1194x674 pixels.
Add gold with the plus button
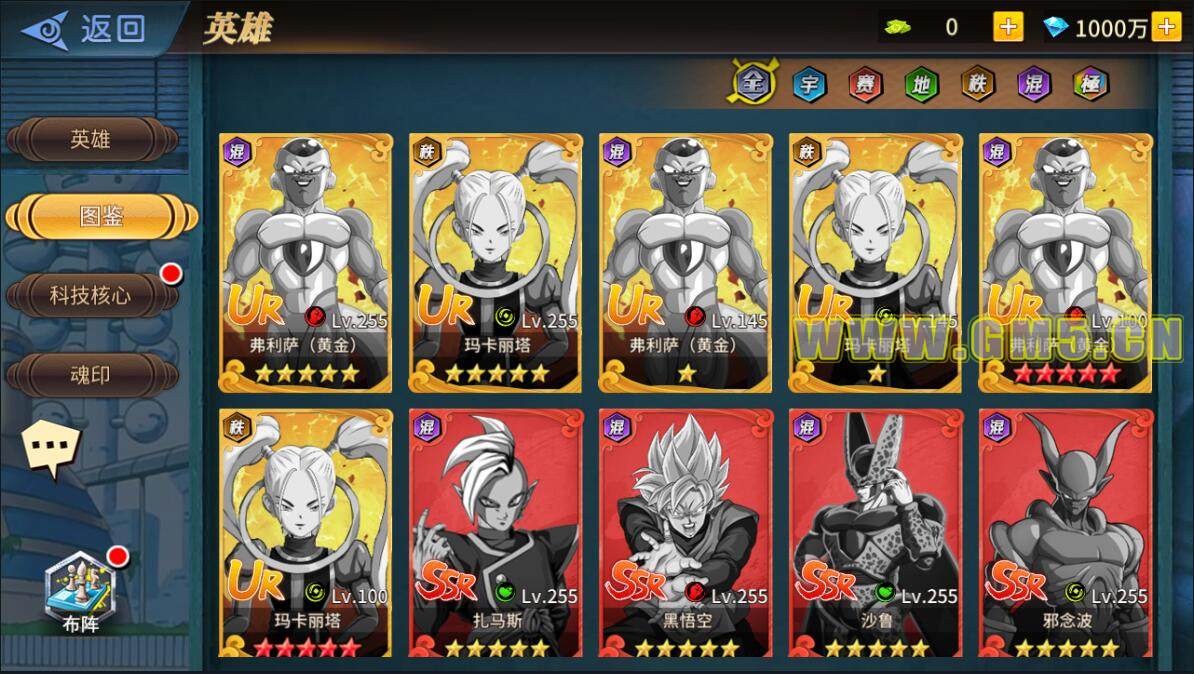pyautogui.click(x=1008, y=27)
